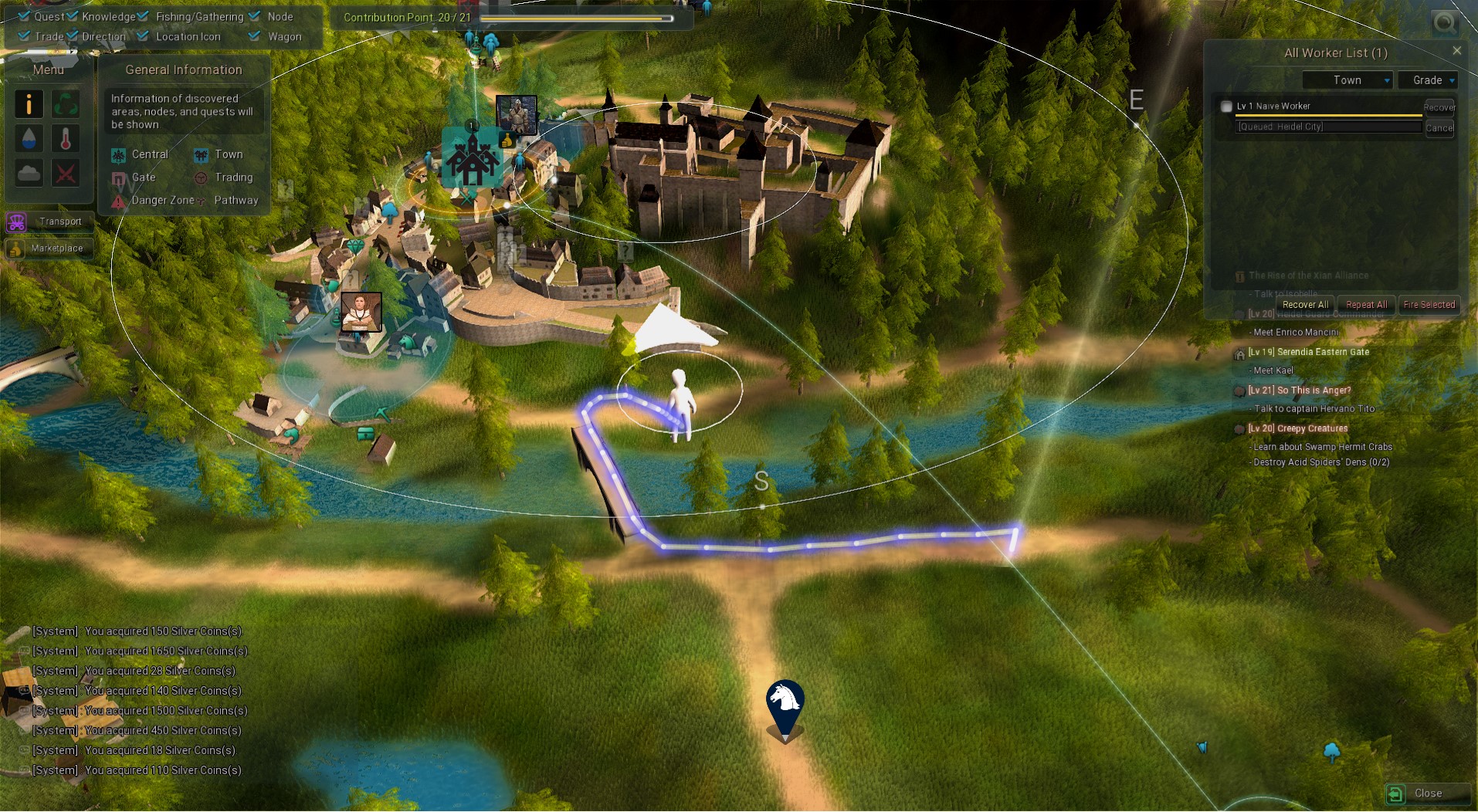1478x812 pixels.
Task: Click the crossed swords node war icon
Action: (66, 172)
